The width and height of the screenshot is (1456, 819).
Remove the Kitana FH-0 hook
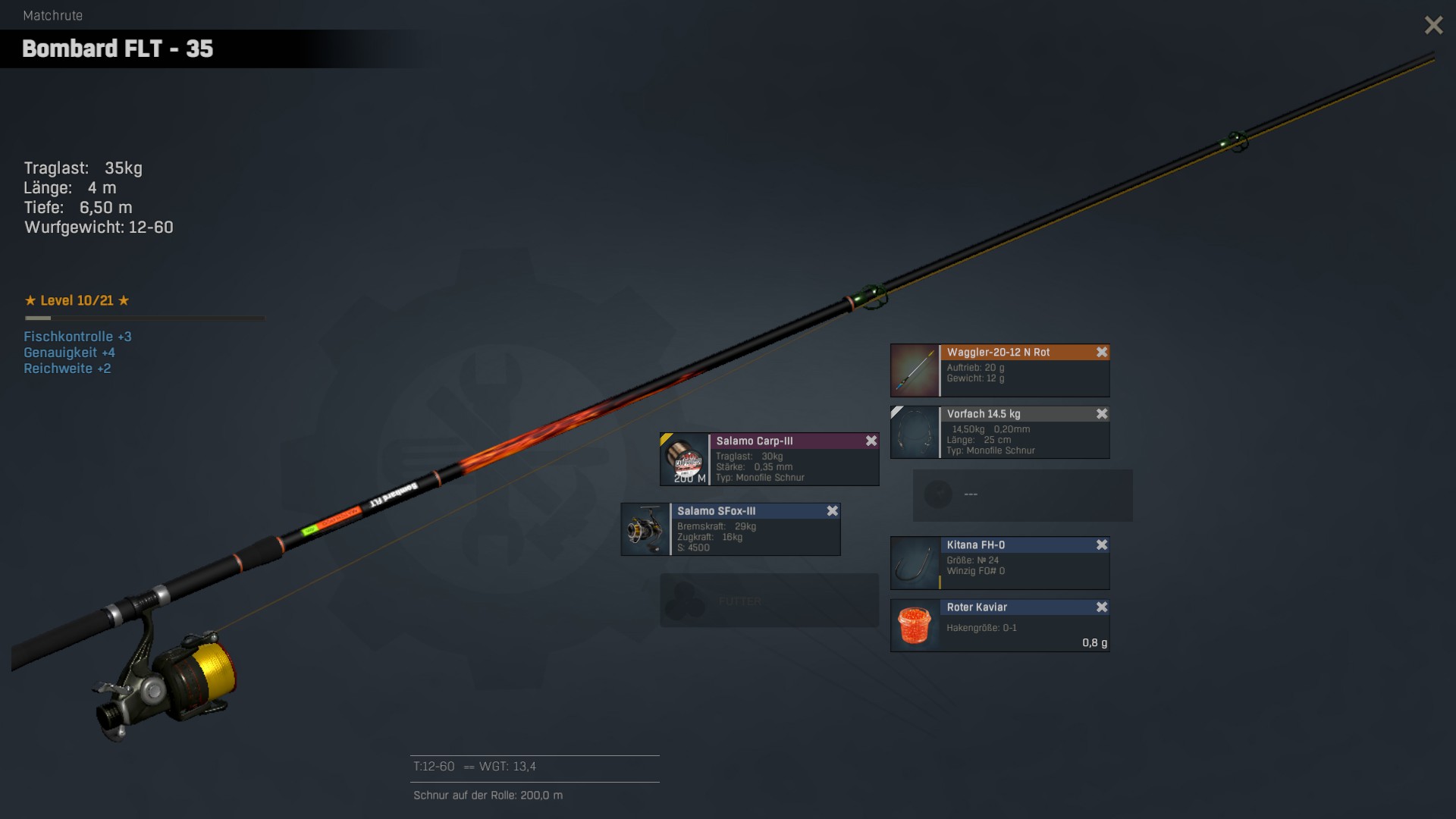tap(1102, 545)
